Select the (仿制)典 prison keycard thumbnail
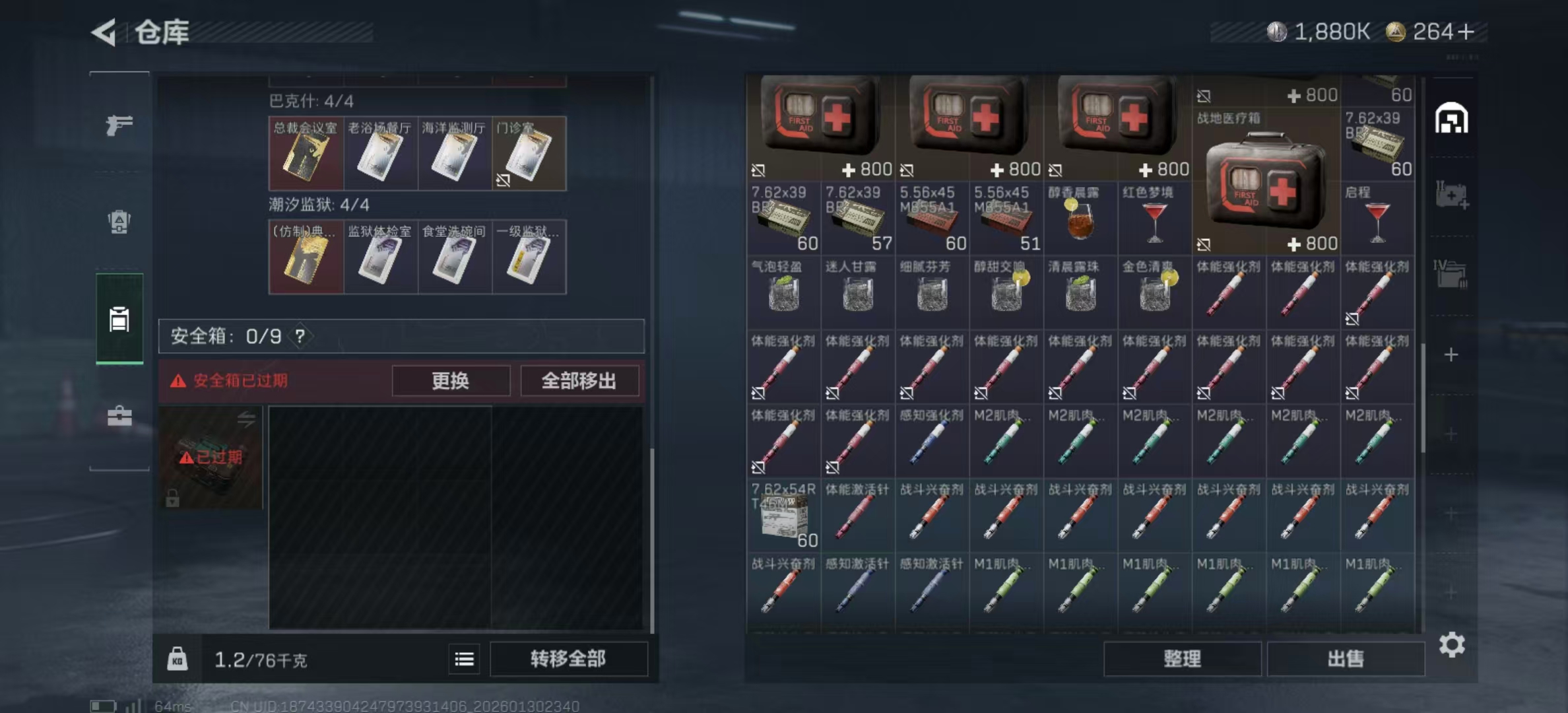The image size is (1568, 713). (x=306, y=257)
